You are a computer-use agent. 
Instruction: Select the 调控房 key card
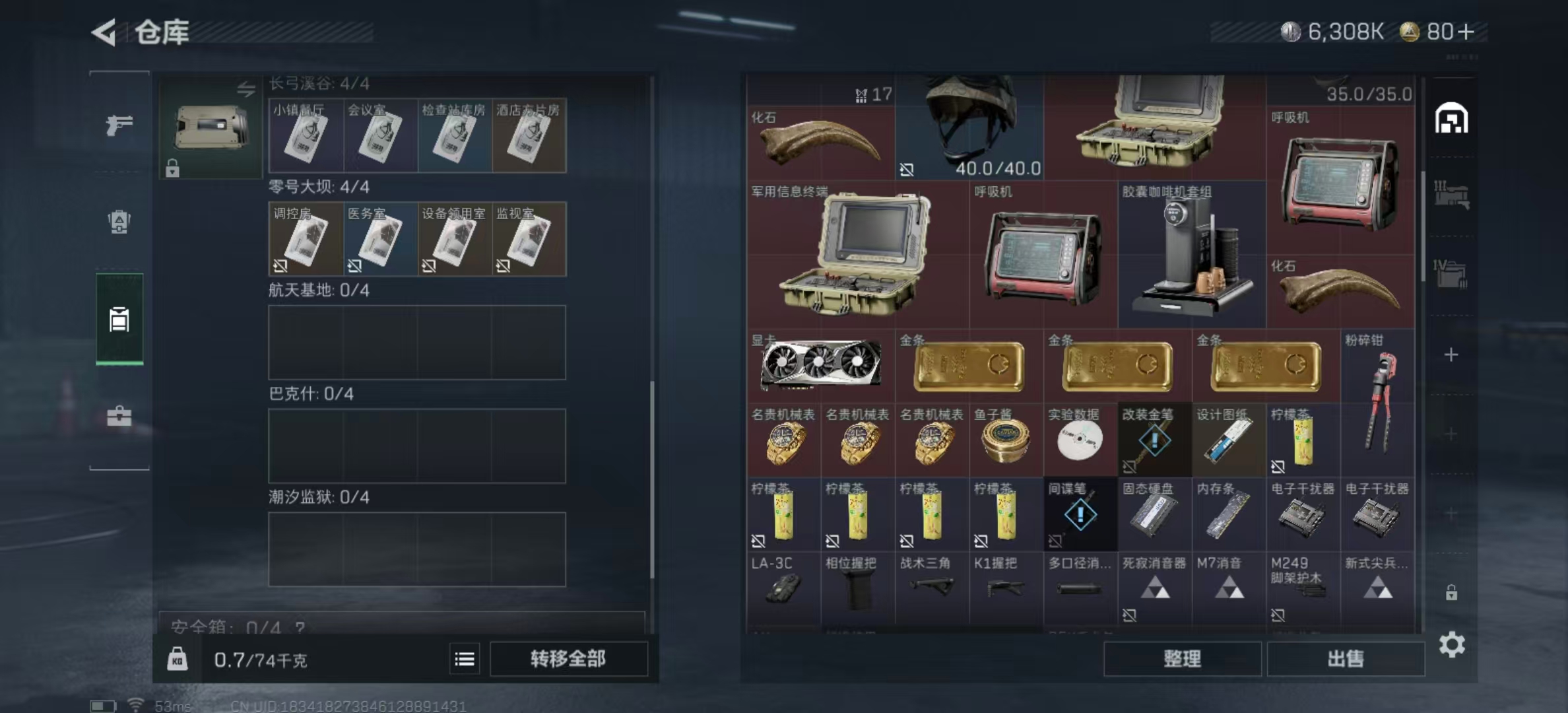(x=305, y=239)
